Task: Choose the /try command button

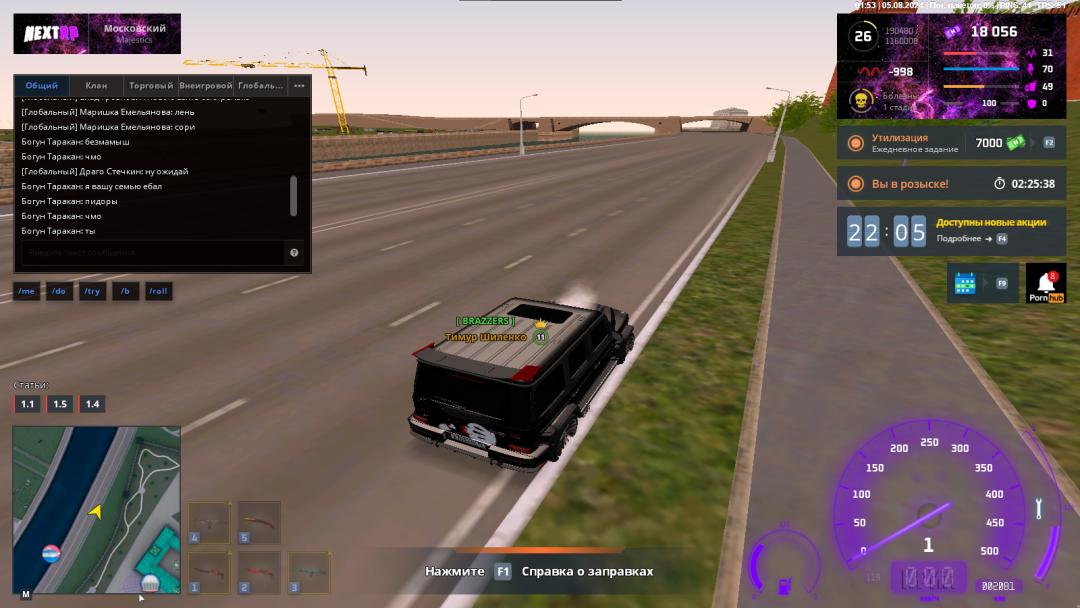Action: (x=92, y=291)
